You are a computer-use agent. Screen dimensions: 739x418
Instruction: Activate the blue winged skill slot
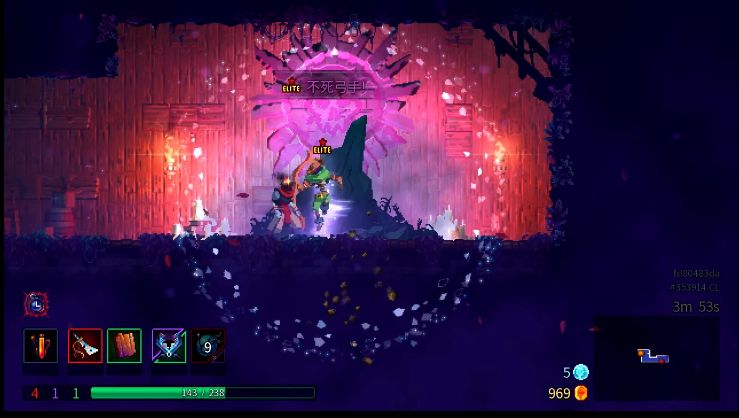168,346
